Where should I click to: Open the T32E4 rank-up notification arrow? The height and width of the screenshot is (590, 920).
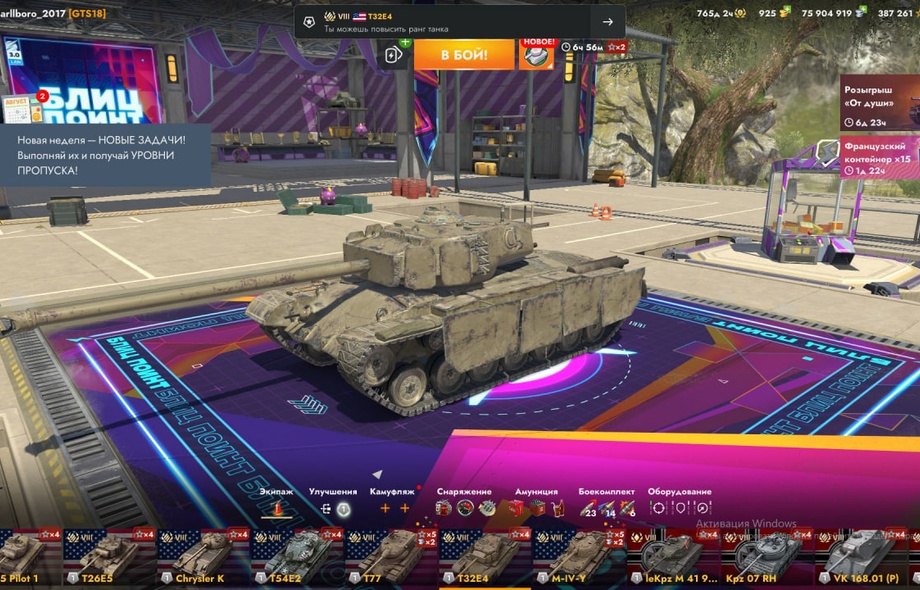[x=607, y=22]
